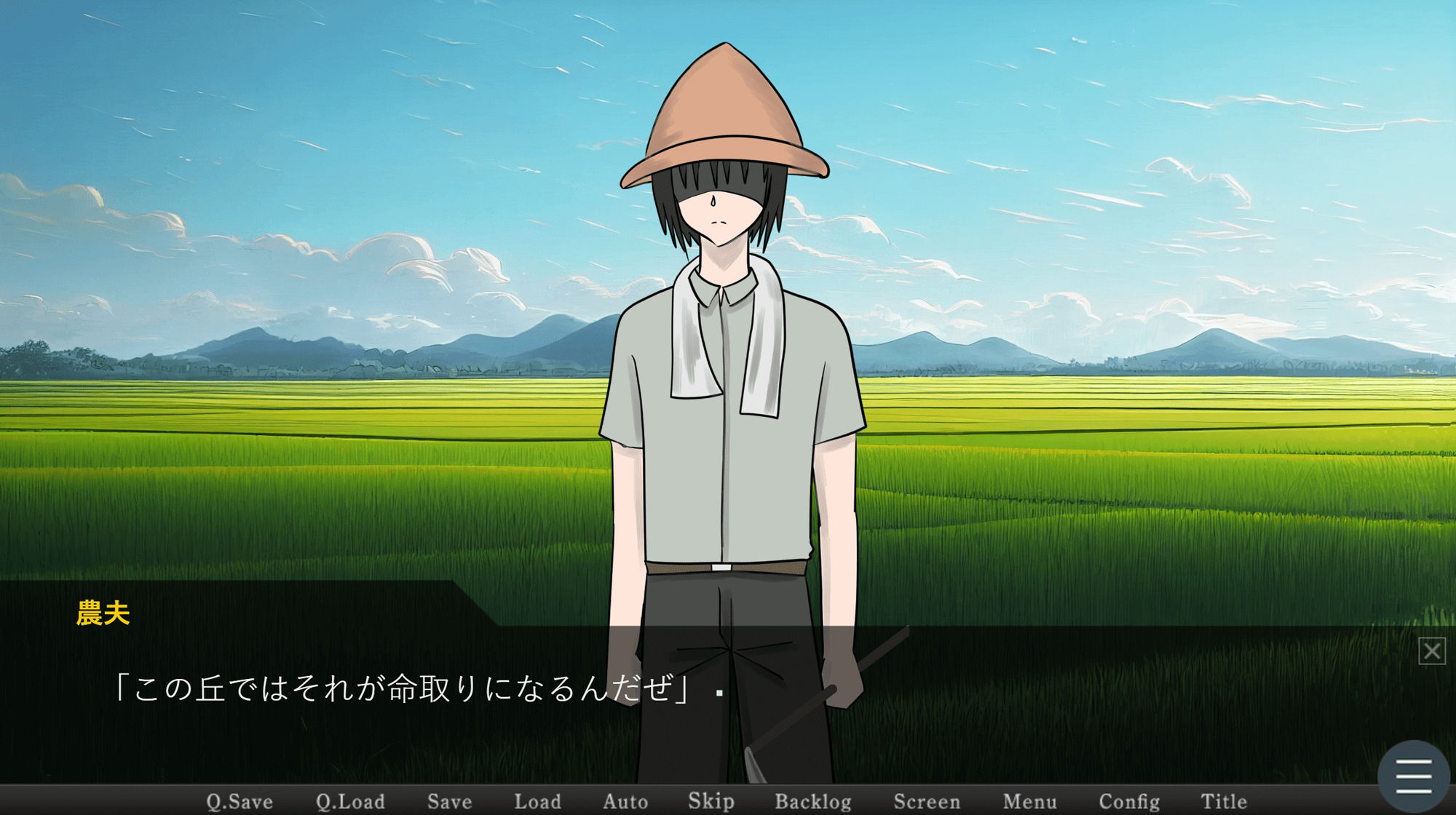Return to the Title screen
This screenshot has height=815, width=1456.
click(1225, 800)
